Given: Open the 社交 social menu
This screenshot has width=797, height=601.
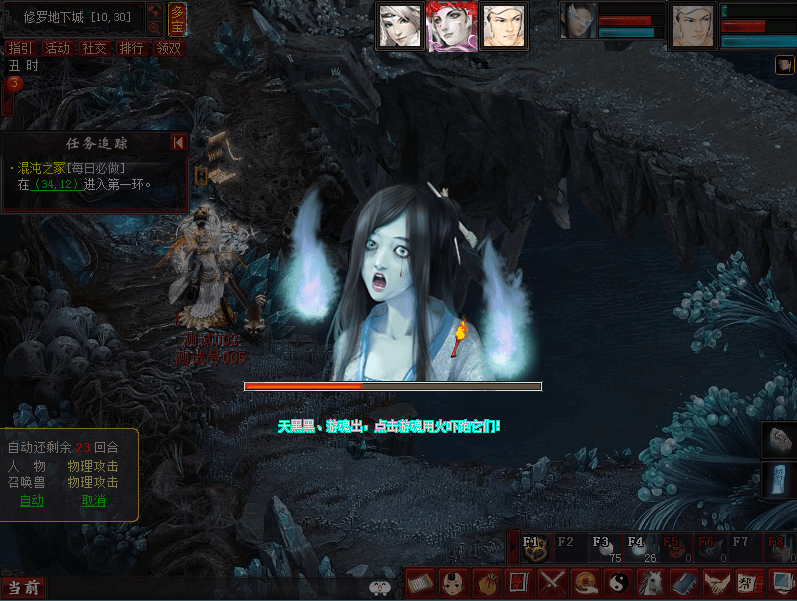Looking at the screenshot, I should point(94,48).
